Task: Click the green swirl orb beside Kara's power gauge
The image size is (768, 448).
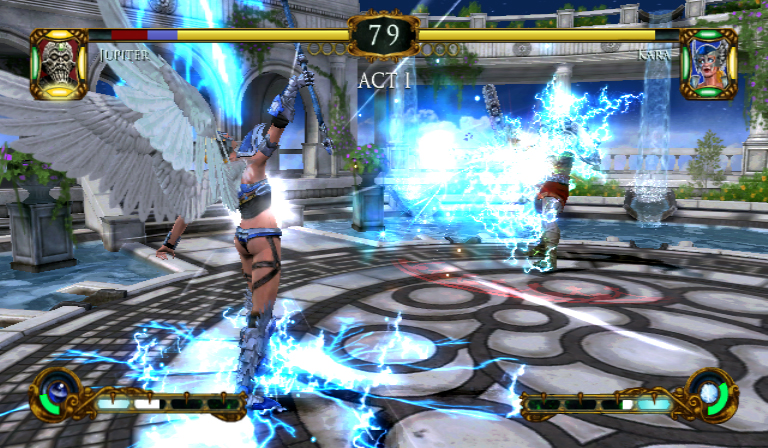Action: coord(711,394)
